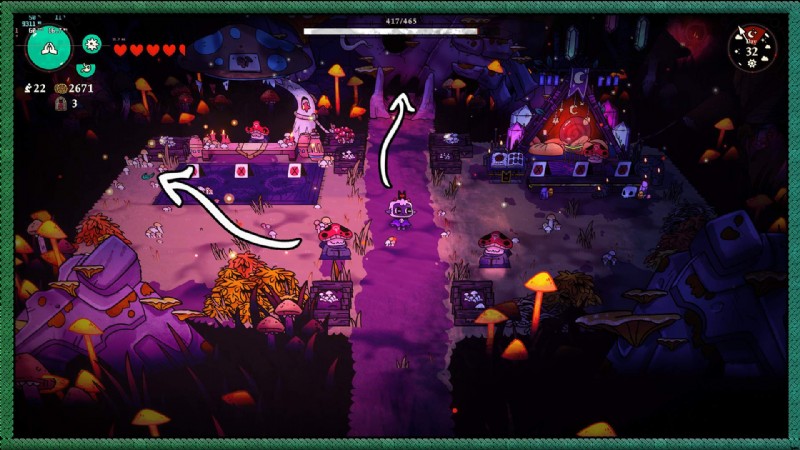
Task: Click the gold coin currency icon
Action: point(60,89)
